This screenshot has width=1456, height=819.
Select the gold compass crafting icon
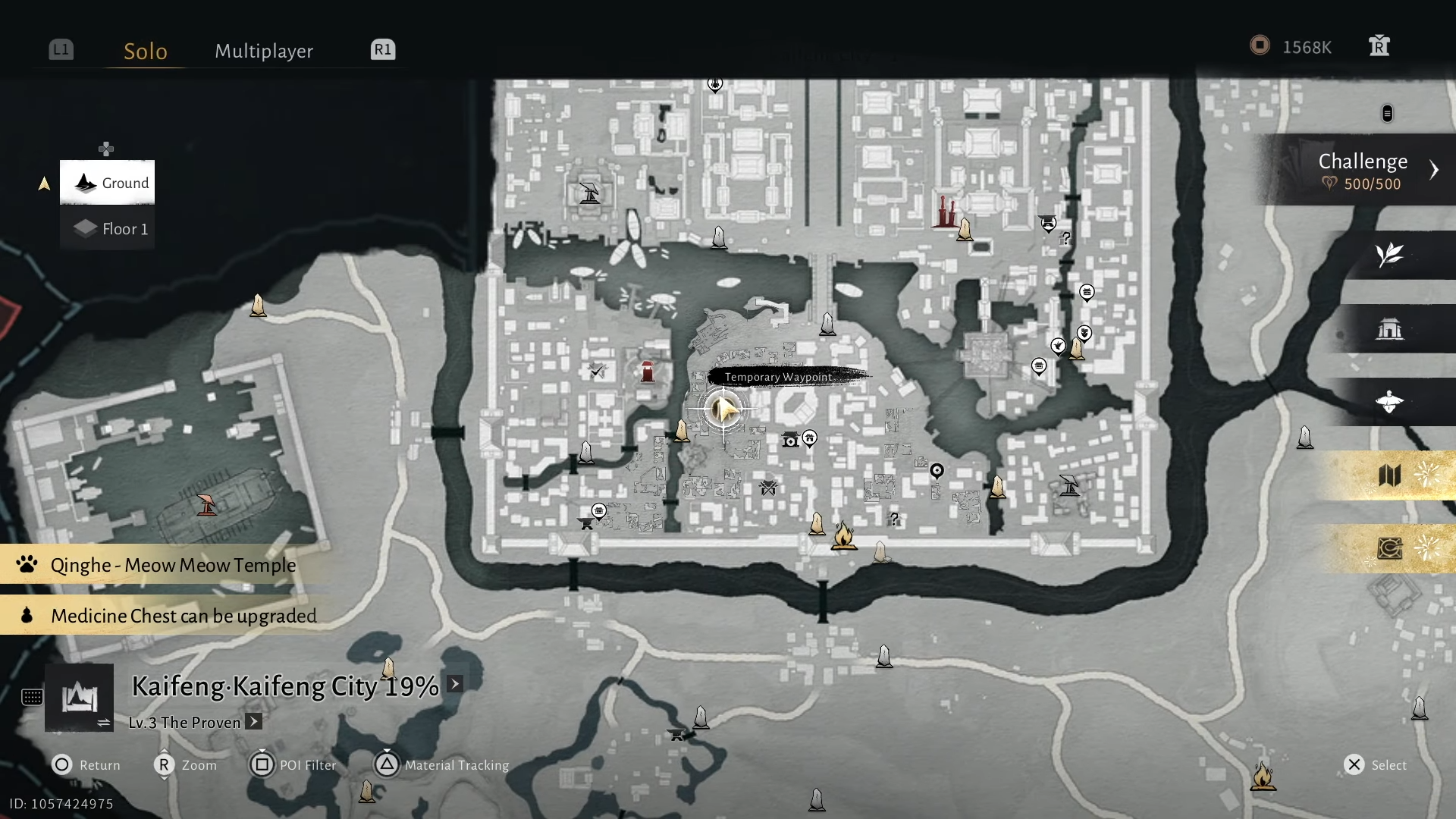click(1390, 549)
